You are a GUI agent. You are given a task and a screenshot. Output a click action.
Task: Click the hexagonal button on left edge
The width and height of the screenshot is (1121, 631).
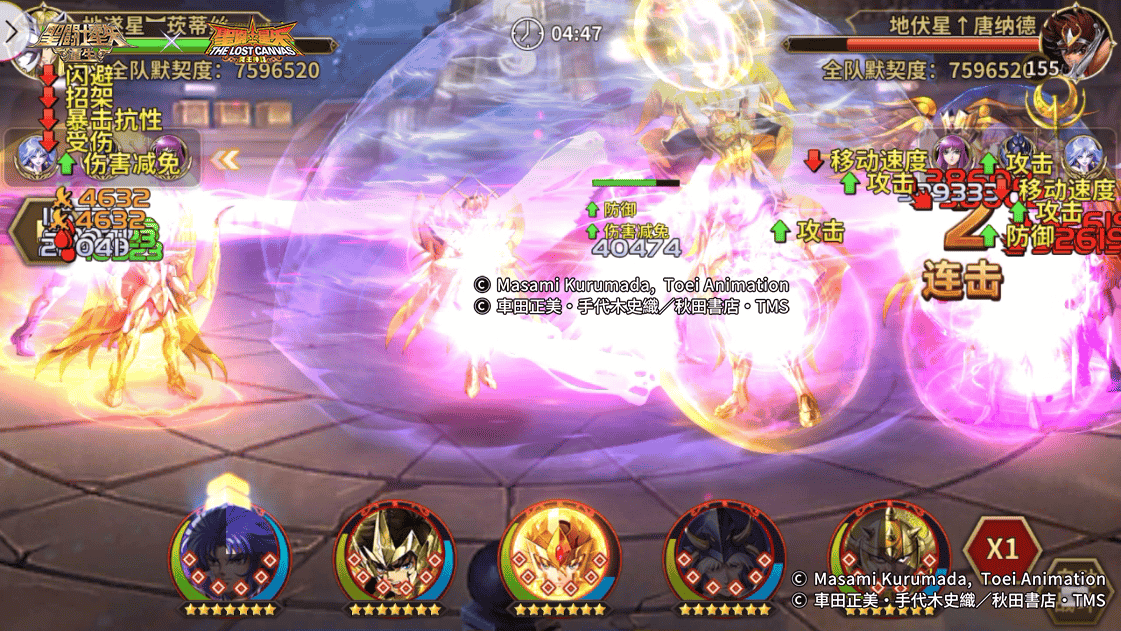(x=25, y=230)
